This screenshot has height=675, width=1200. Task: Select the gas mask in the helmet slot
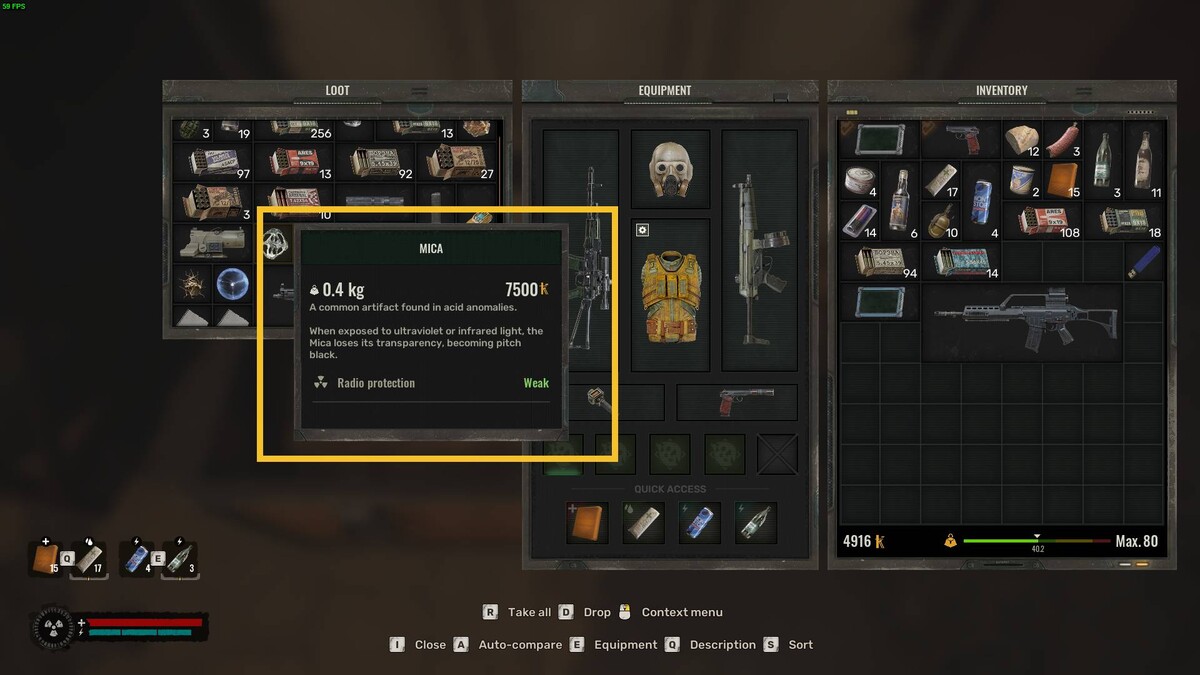tap(670, 168)
